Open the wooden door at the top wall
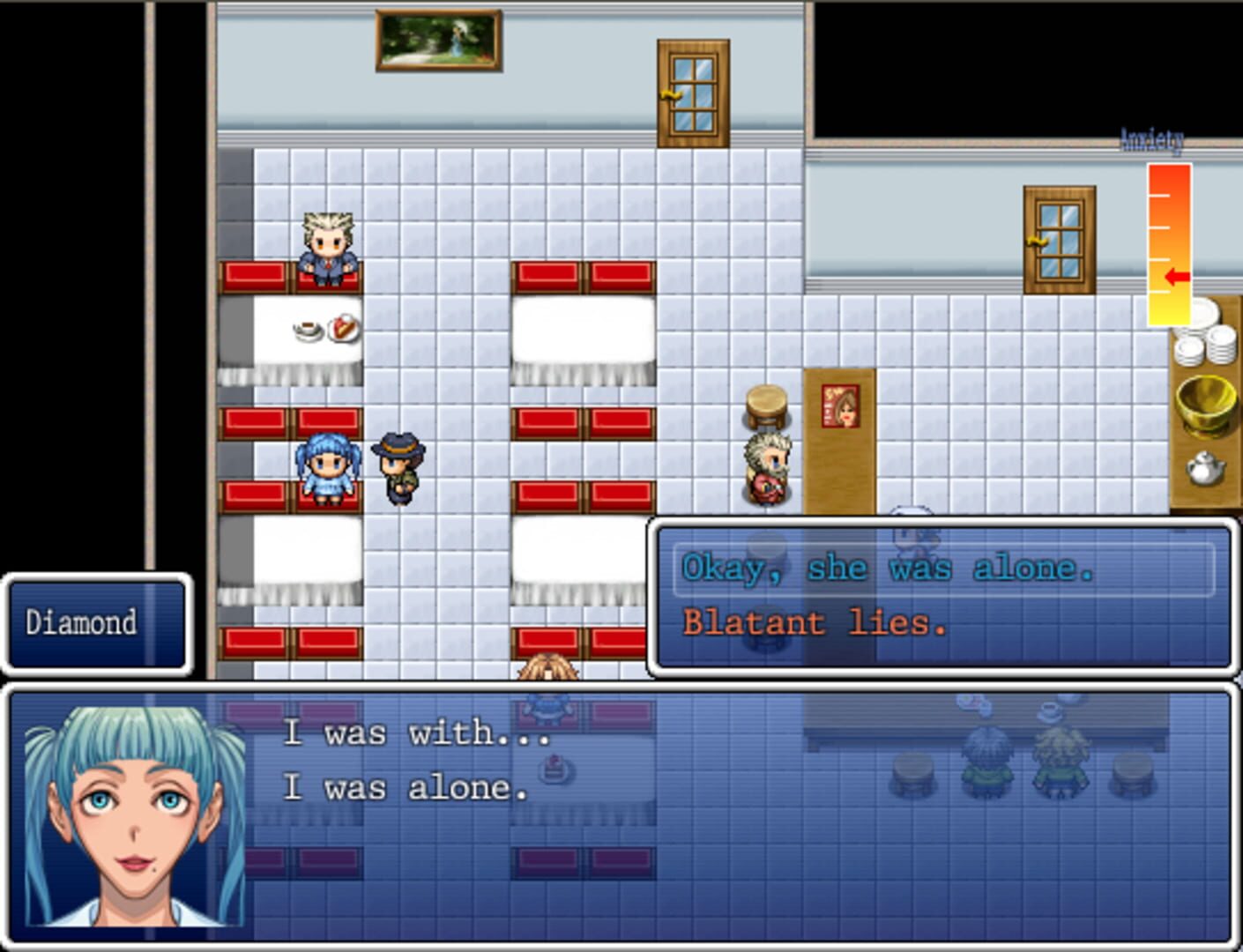Viewport: 1243px width, 952px height. pyautogui.click(x=691, y=93)
